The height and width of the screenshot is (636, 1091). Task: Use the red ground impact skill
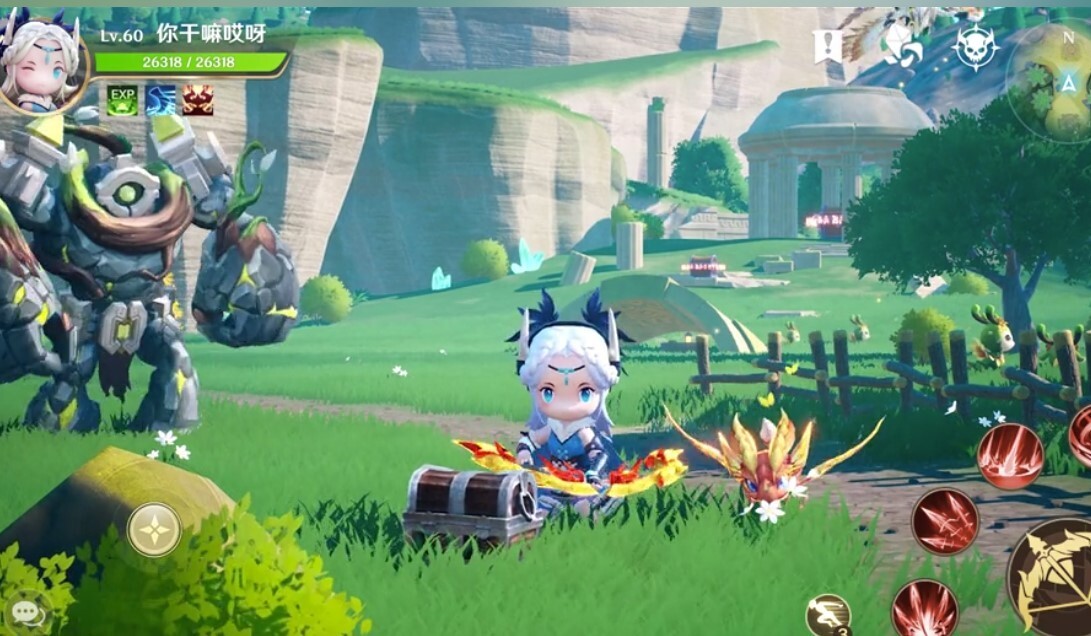pyautogui.click(x=1010, y=456)
